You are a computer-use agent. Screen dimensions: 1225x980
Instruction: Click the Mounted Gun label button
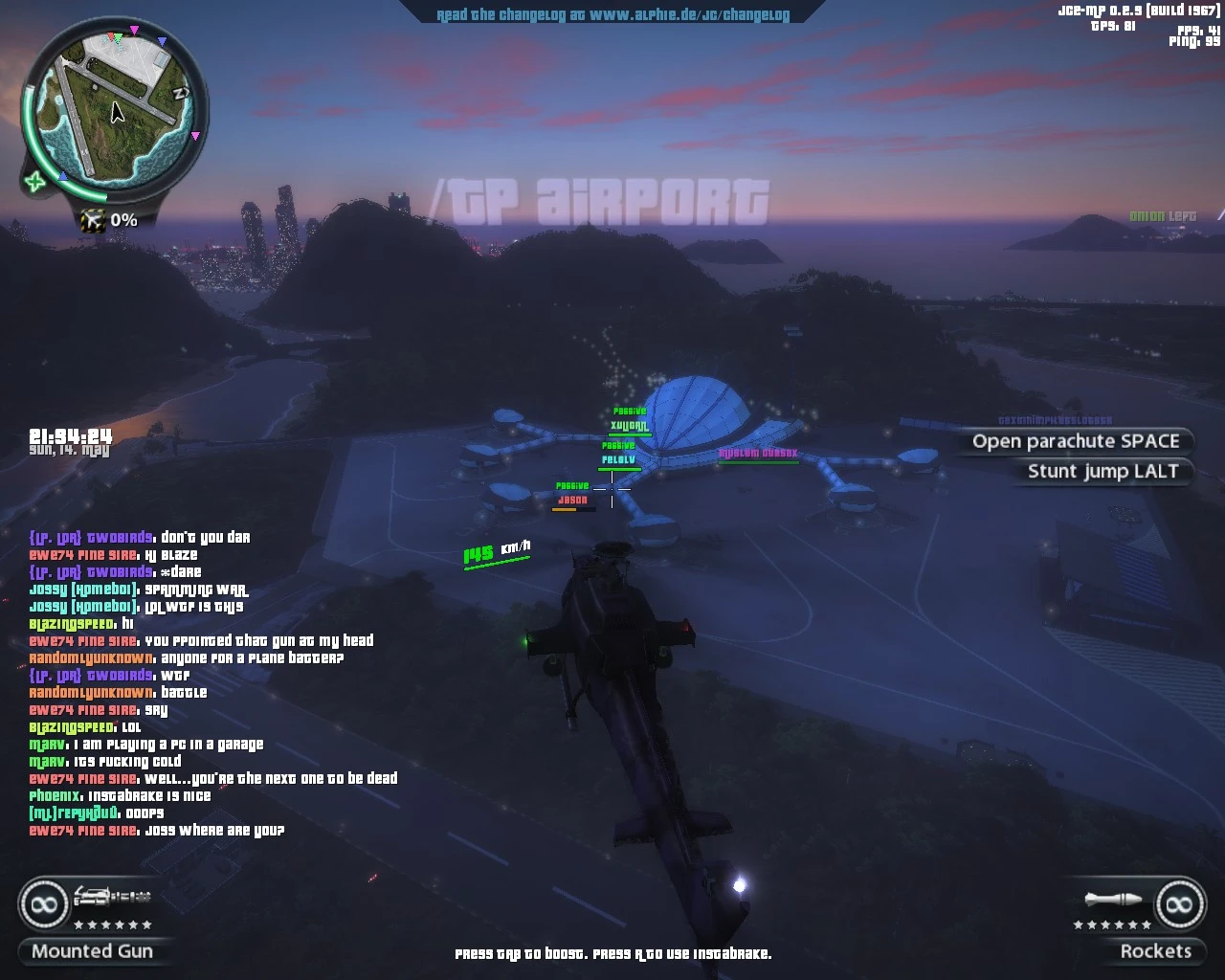[x=93, y=951]
